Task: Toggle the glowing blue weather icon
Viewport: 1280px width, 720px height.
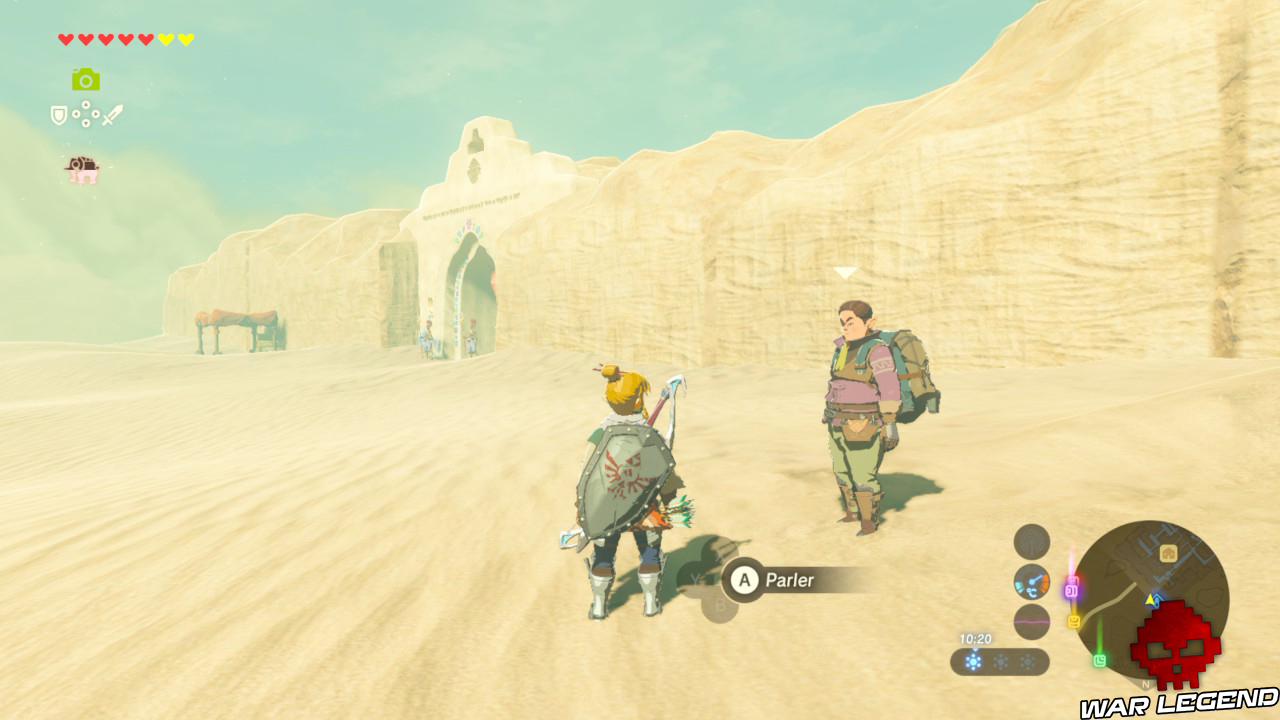Action: (973, 661)
